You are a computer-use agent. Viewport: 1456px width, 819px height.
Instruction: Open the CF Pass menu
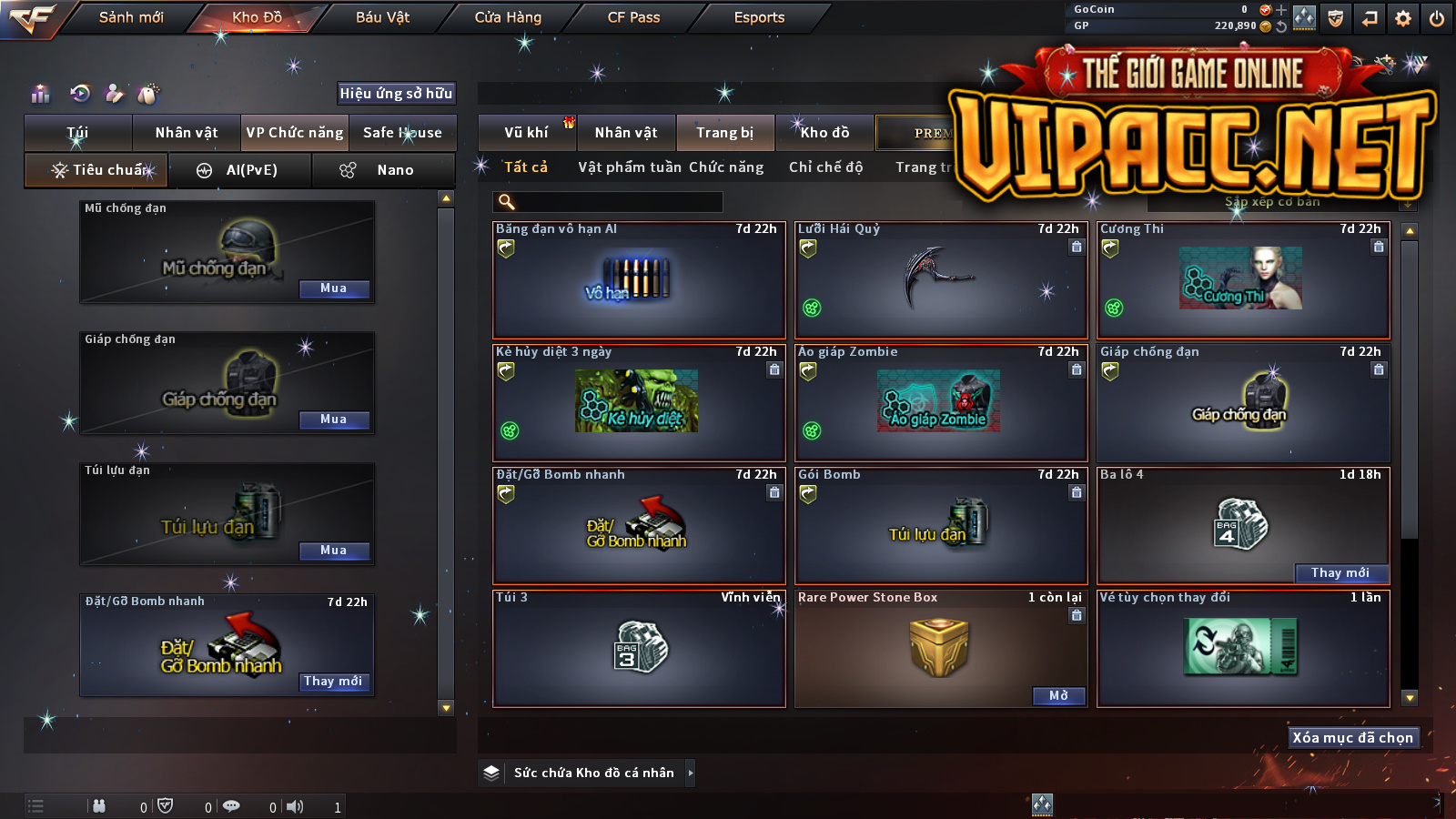pyautogui.click(x=633, y=17)
